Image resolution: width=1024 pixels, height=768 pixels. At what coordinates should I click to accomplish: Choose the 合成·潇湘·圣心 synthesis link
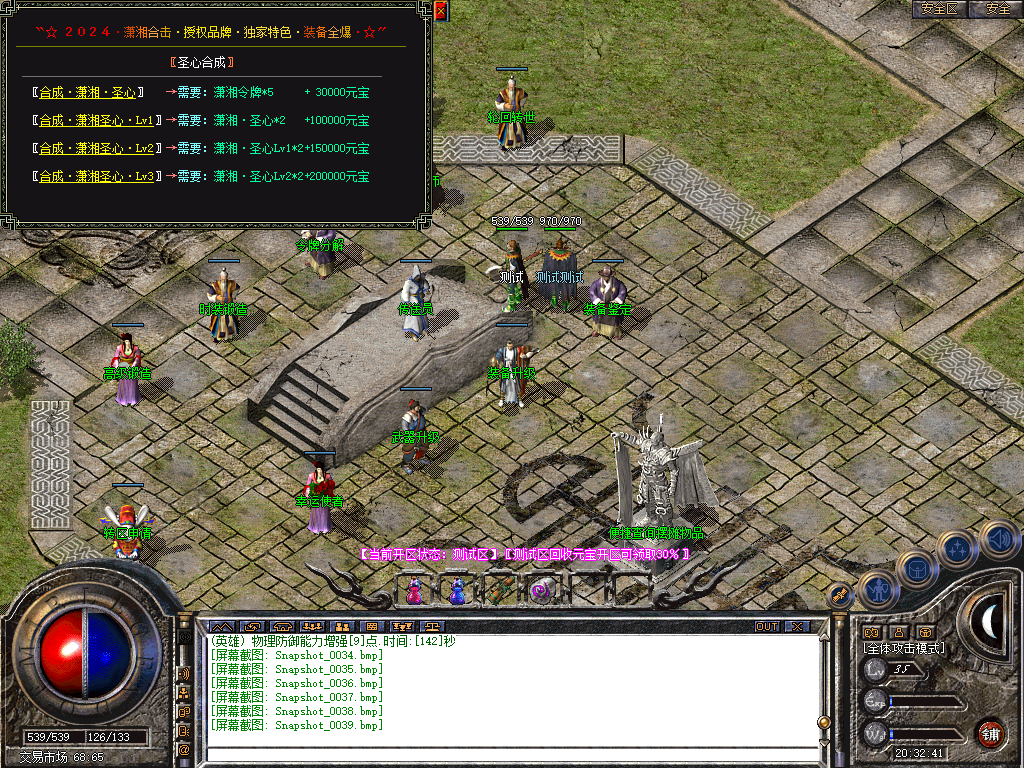tap(88, 93)
